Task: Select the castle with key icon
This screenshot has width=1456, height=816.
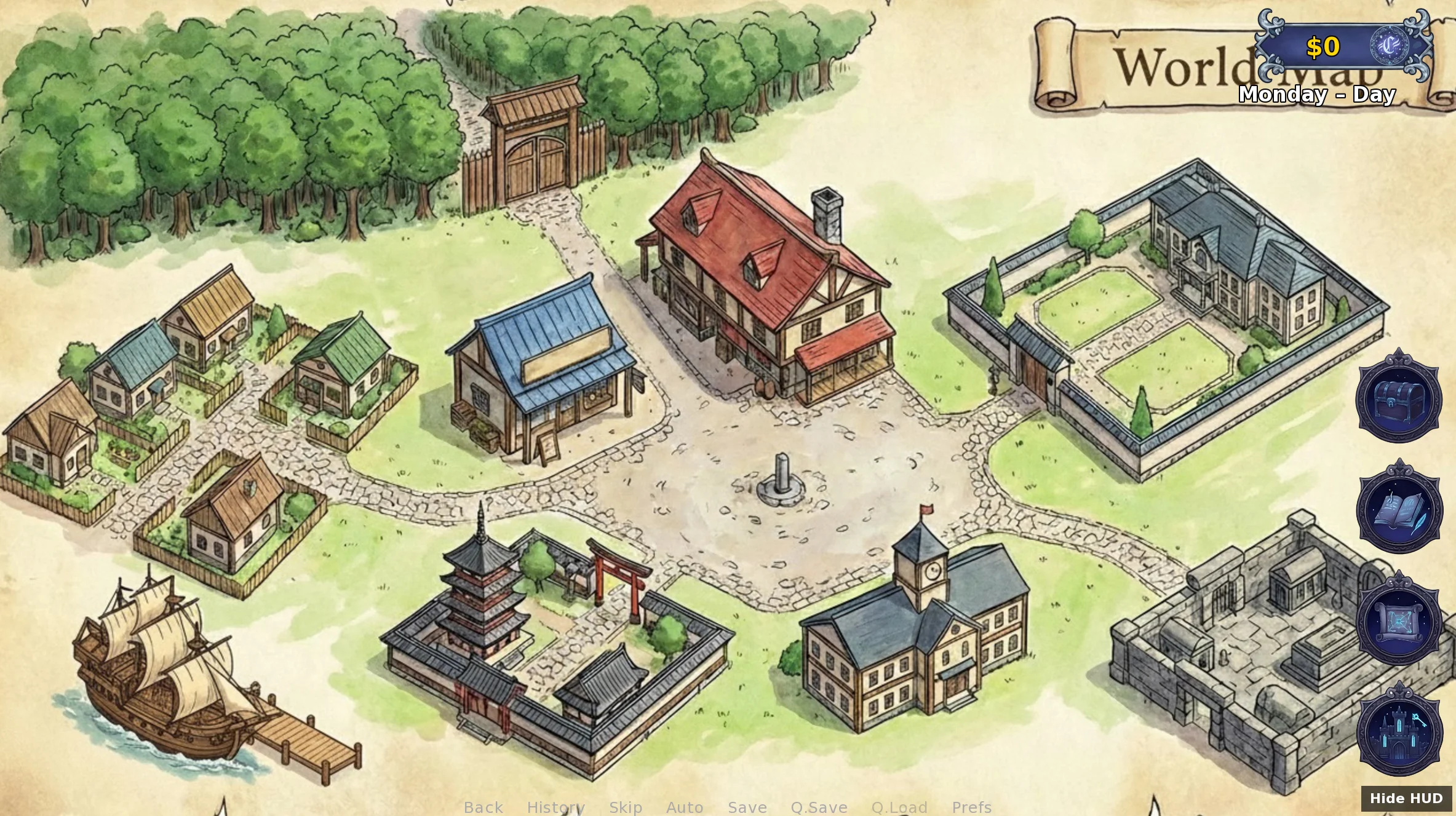Action: [1399, 731]
